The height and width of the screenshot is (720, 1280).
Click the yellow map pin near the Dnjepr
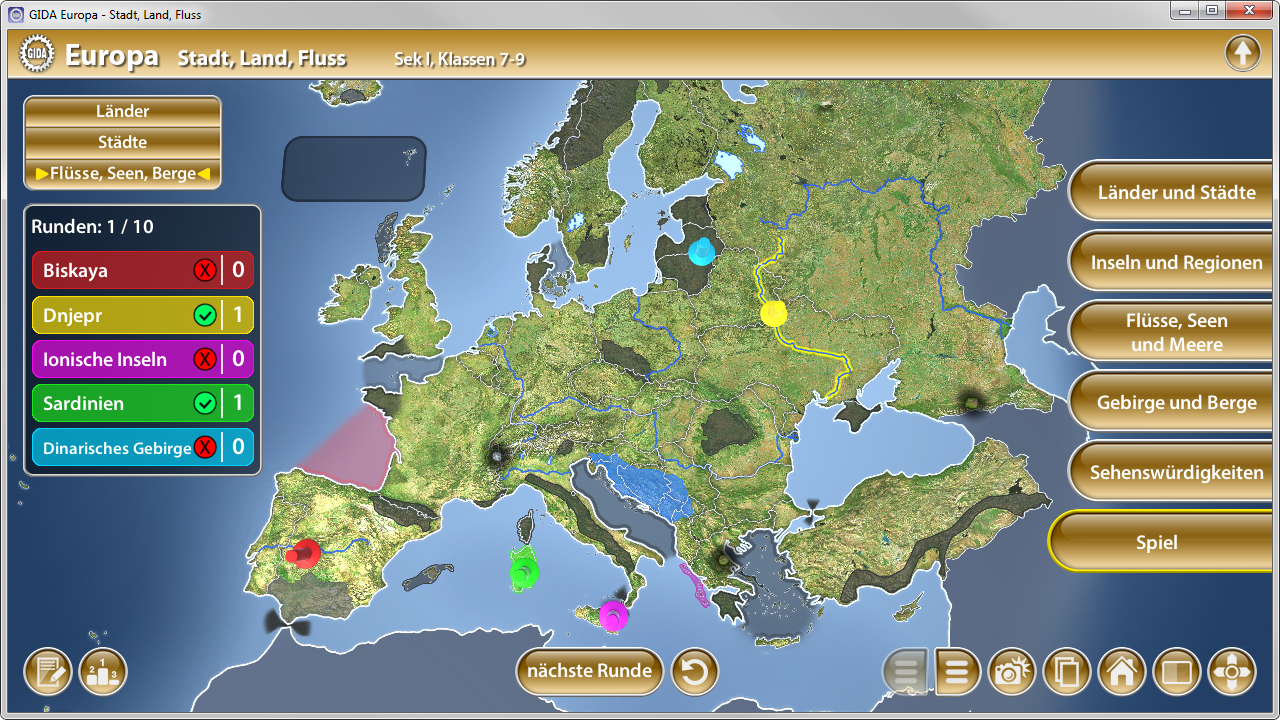(771, 313)
